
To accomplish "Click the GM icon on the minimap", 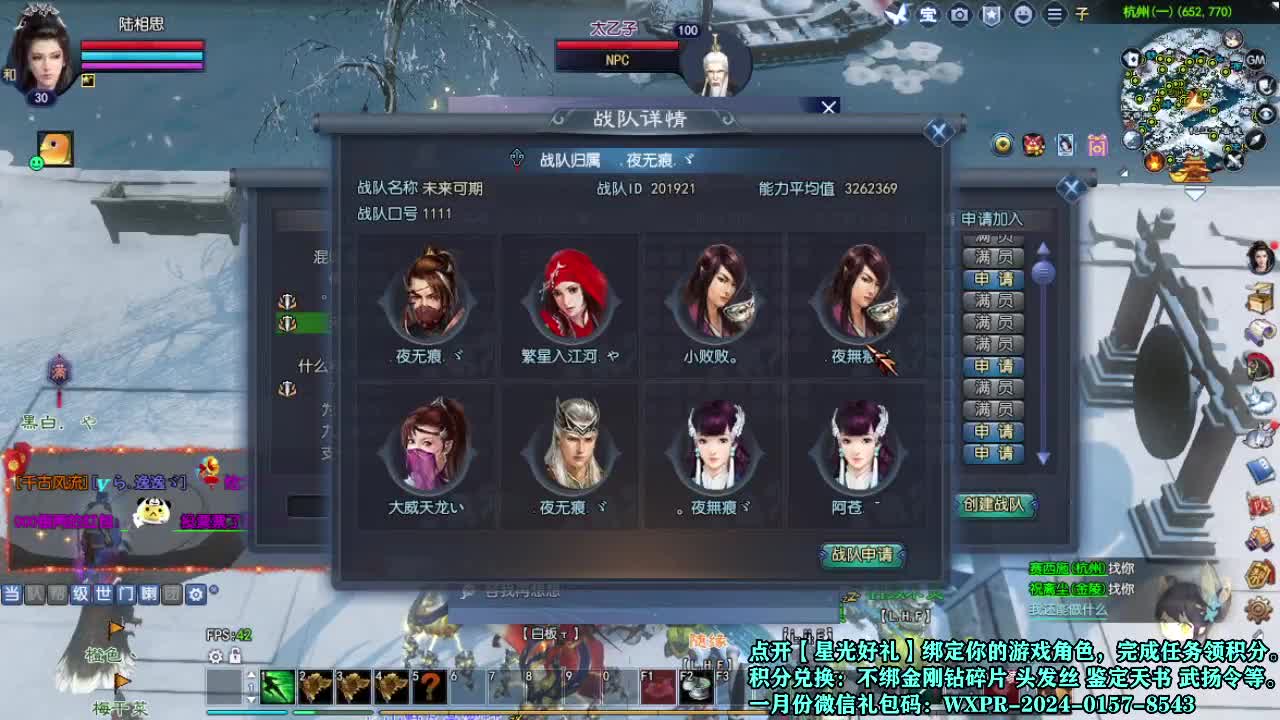I will click(x=1255, y=60).
